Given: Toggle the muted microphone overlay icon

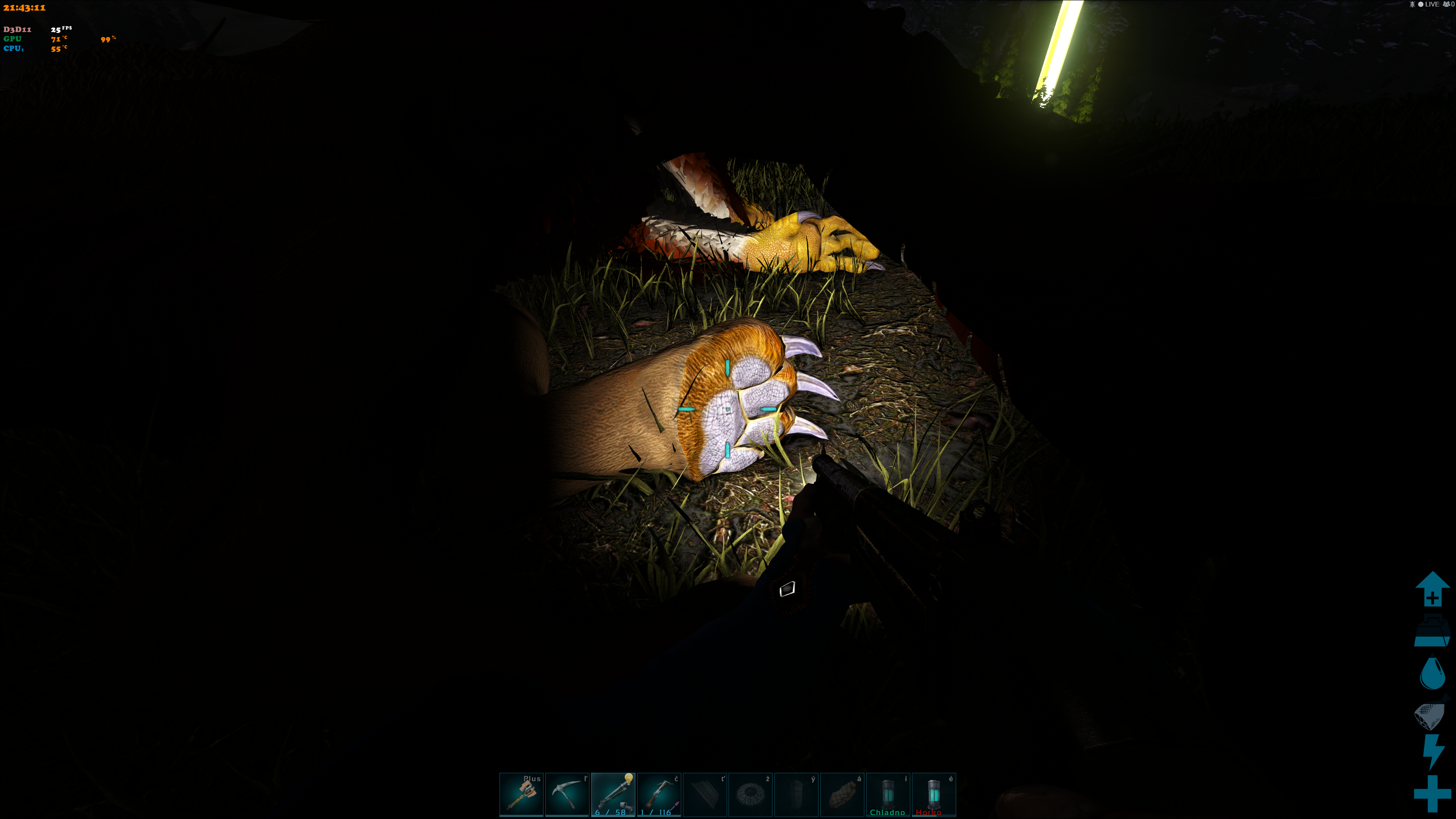Looking at the screenshot, I should (1412, 5).
